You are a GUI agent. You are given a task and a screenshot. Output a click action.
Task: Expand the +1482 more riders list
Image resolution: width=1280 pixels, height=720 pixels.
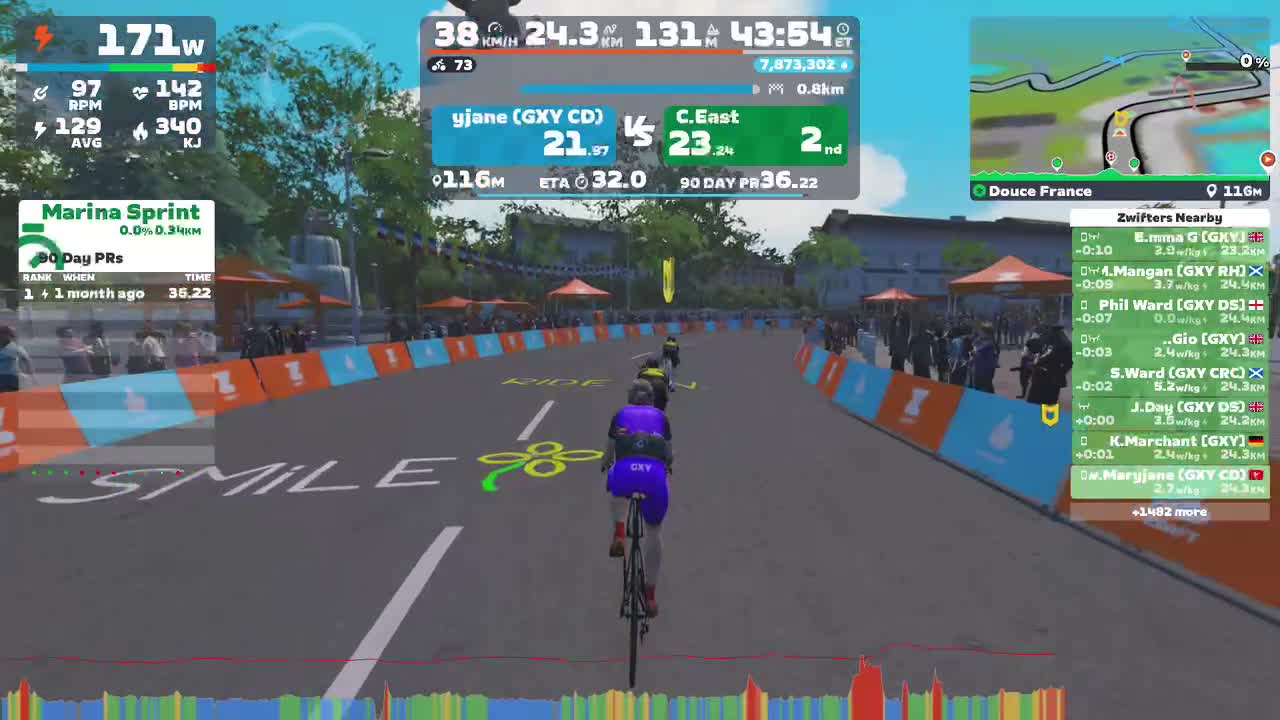pos(1170,511)
